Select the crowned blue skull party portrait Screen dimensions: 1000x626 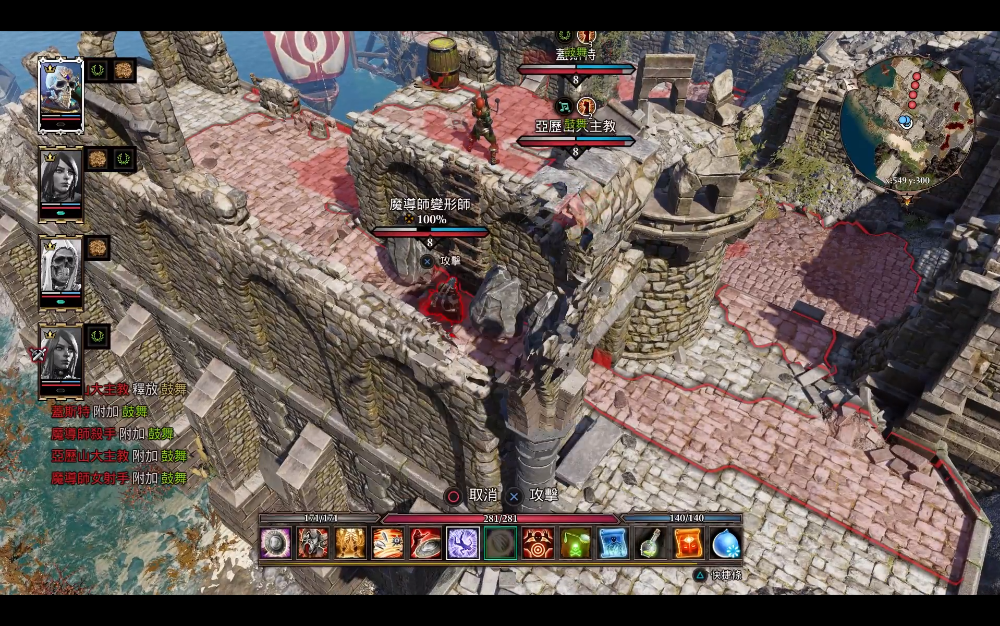[x=60, y=92]
